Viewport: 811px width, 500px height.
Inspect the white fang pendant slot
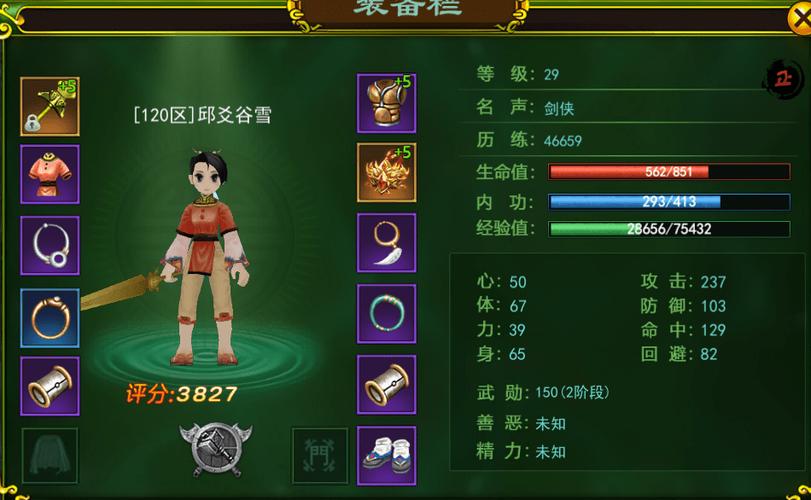pos(387,243)
